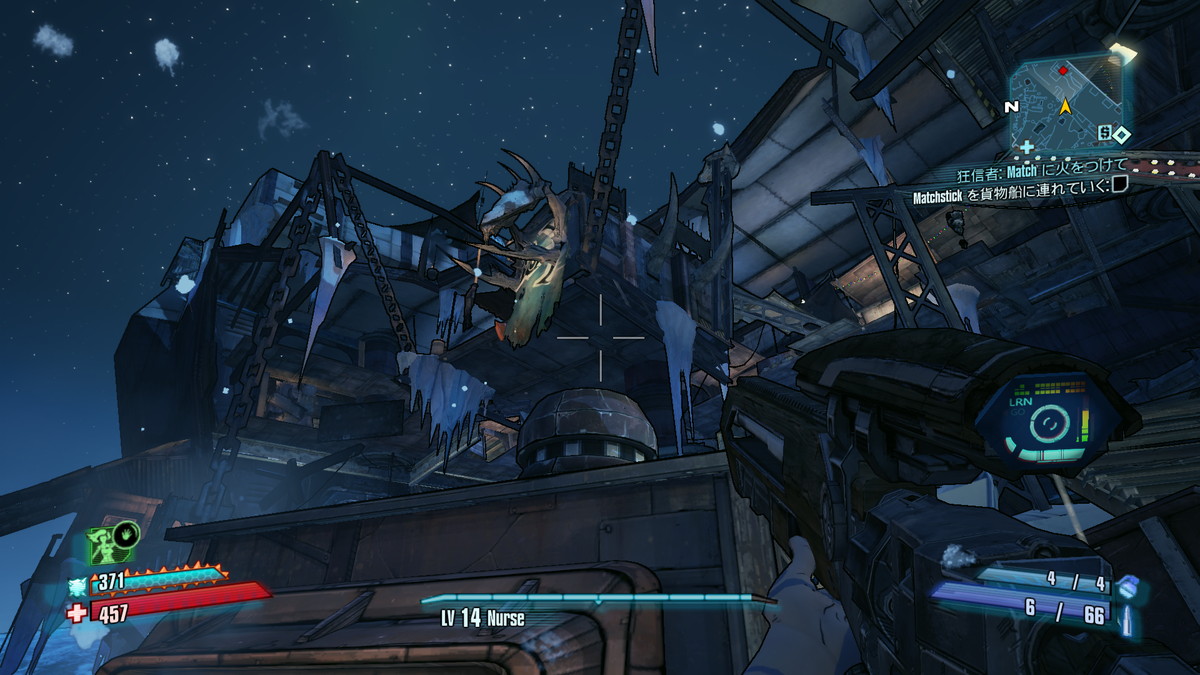The image size is (1200, 675).
Task: Click the red enemy marker on minimap
Action: coord(1063,72)
